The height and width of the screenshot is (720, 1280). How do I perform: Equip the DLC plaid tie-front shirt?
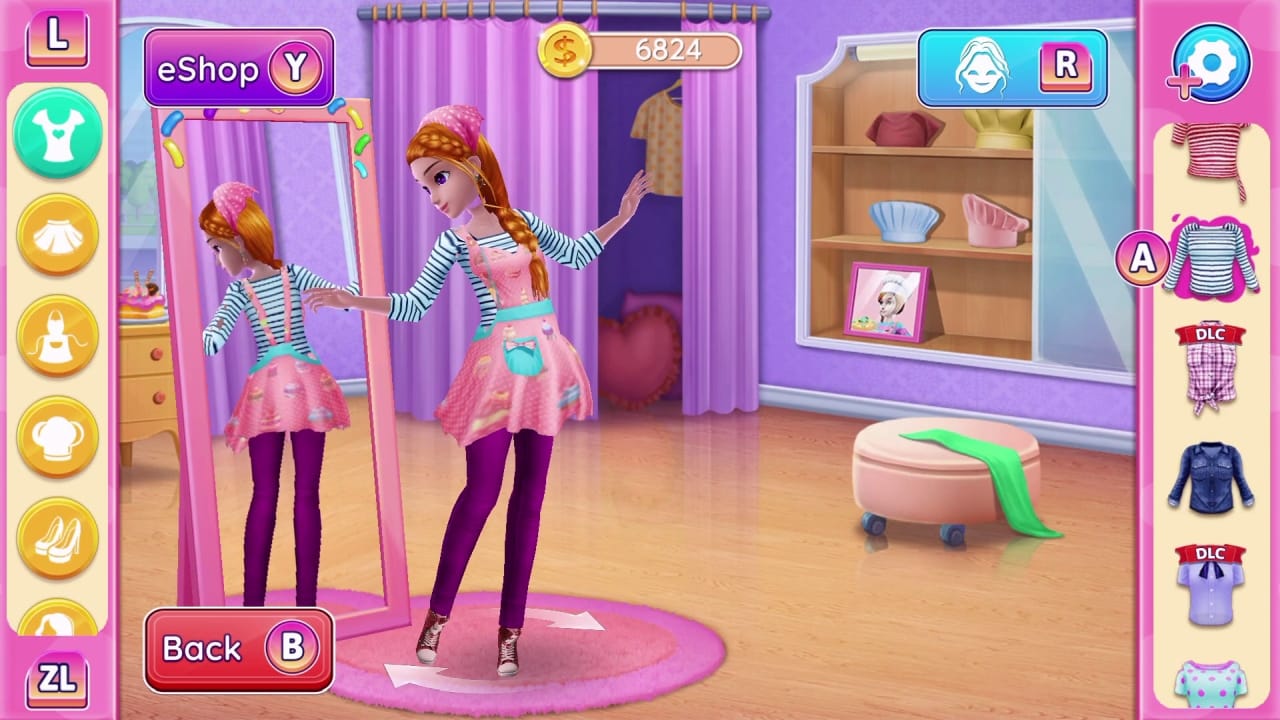coord(1213,364)
